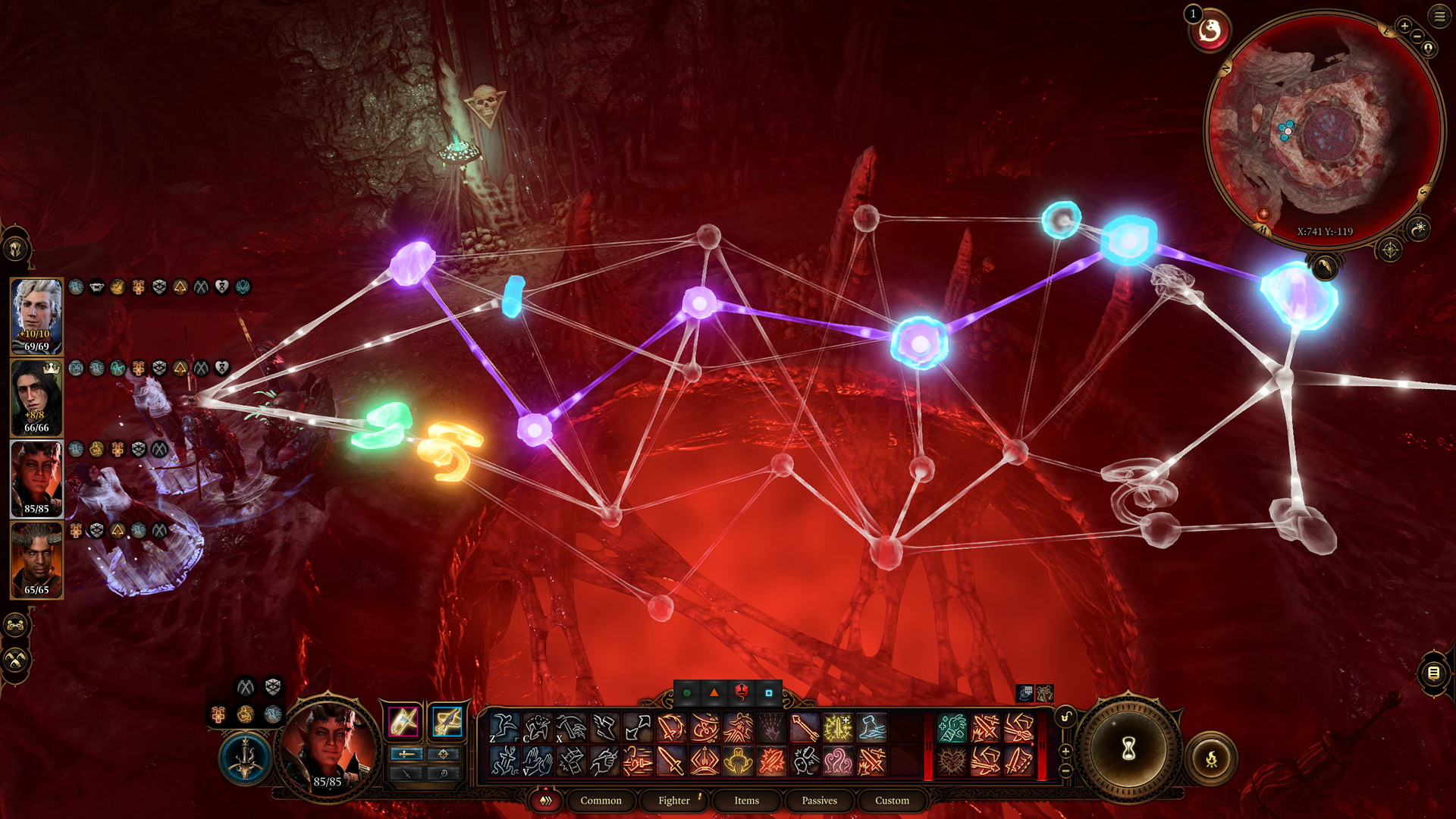Click the minimap to open the map
1456x819 pixels.
tap(1323, 129)
